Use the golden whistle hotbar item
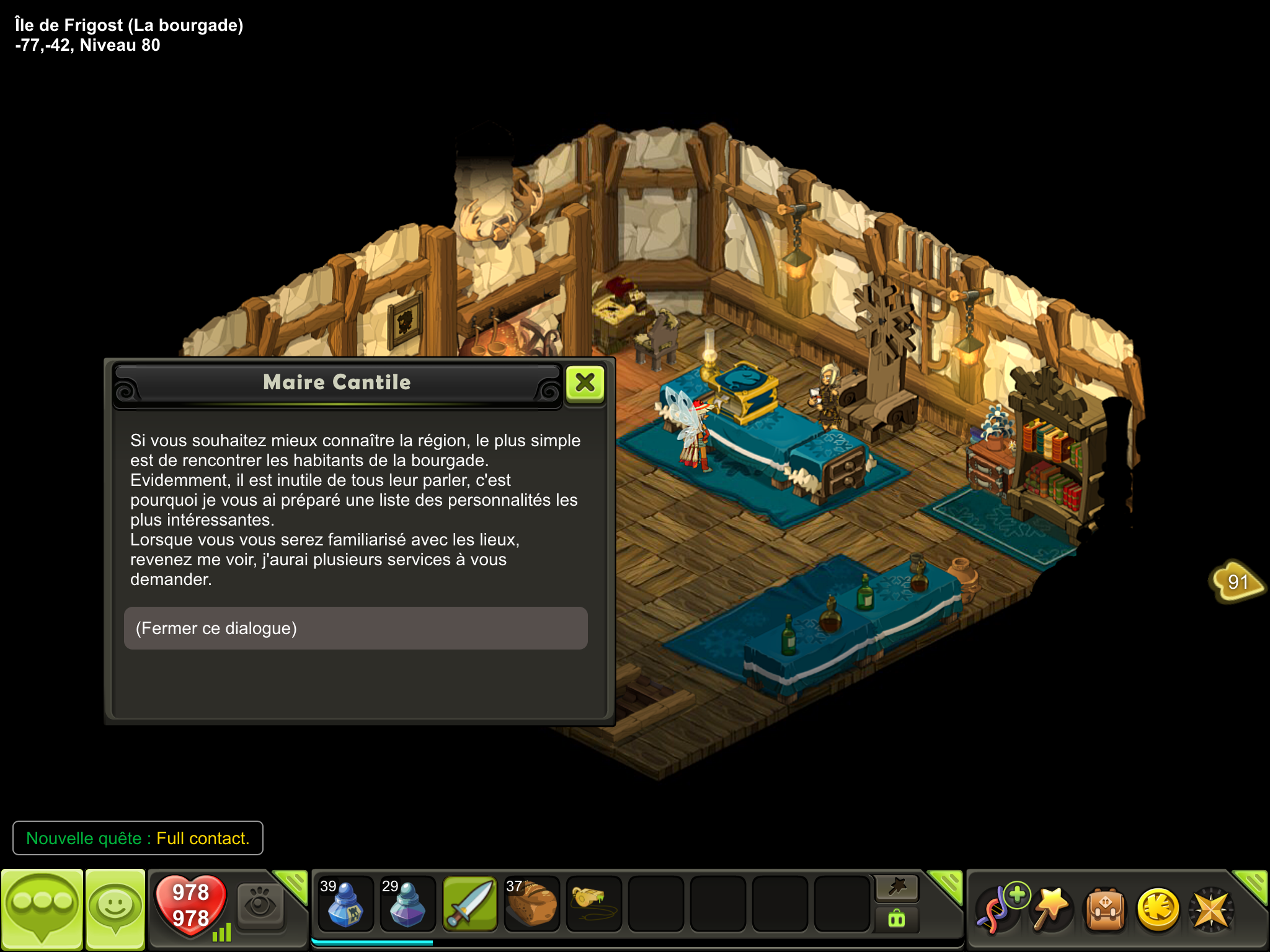This screenshot has width=1270, height=952. click(x=593, y=904)
